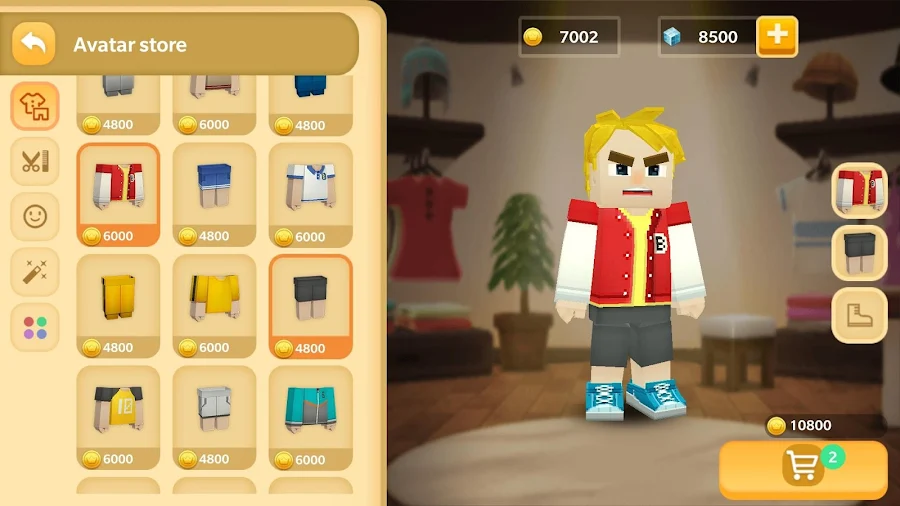
Task: Select the teal jacket item
Action: pos(310,416)
